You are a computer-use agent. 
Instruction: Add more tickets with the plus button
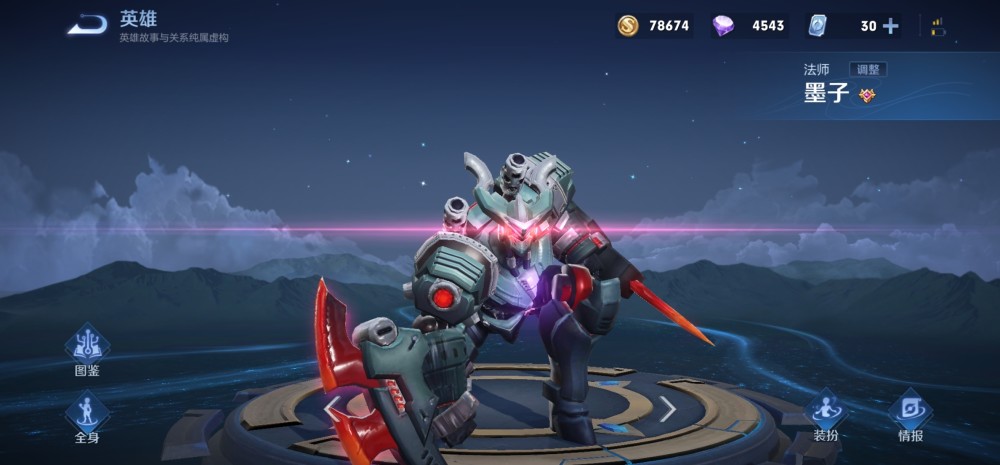890,26
